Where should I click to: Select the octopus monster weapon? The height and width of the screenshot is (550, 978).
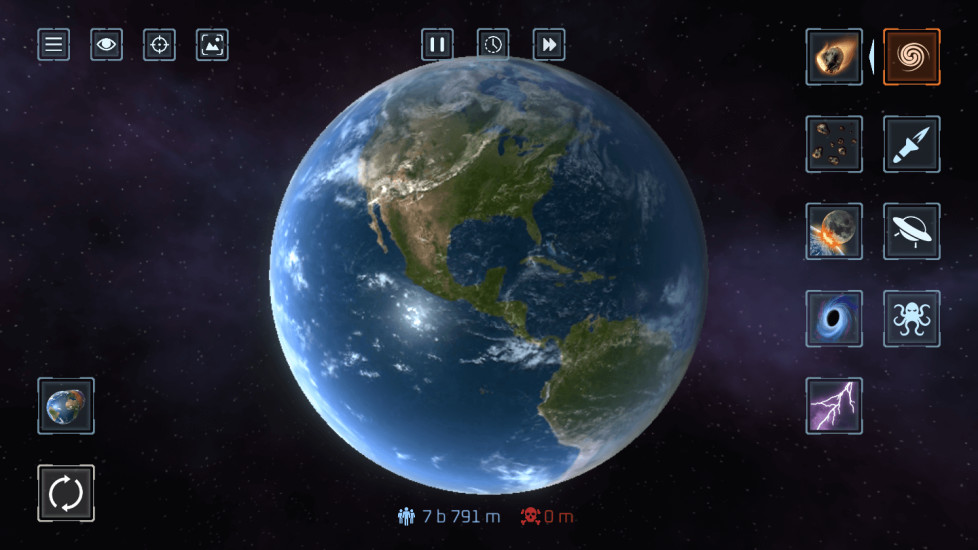911,319
